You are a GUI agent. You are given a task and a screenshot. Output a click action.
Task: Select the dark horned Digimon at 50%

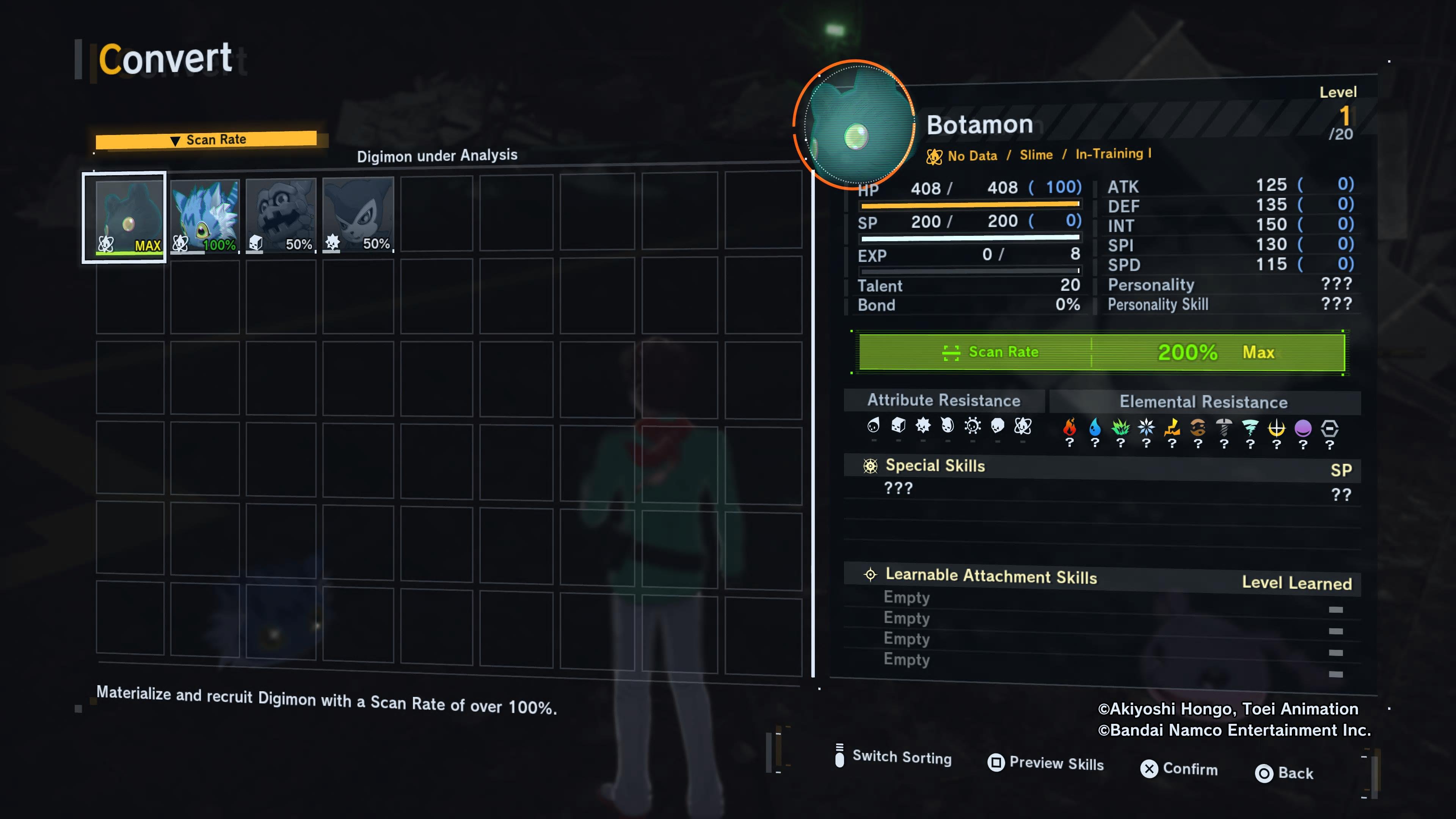[x=358, y=215]
